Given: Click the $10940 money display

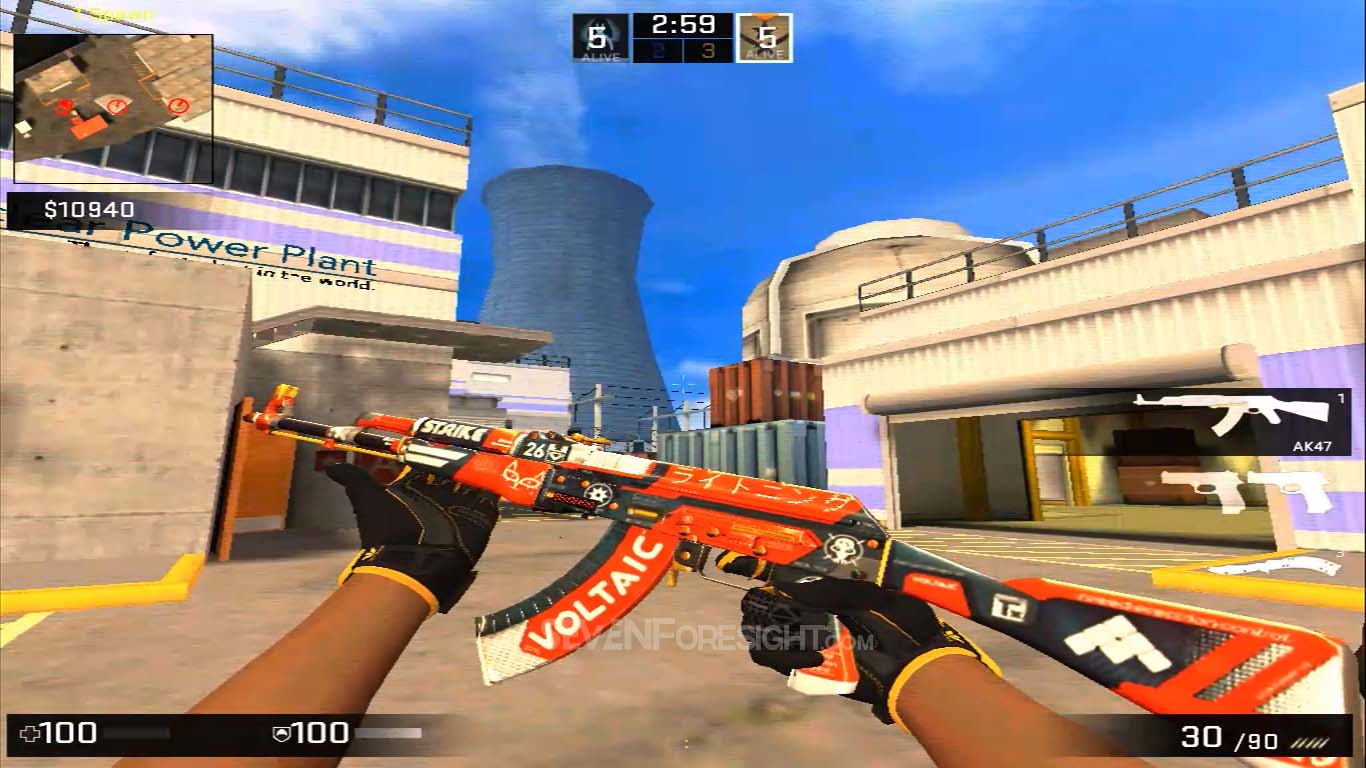Looking at the screenshot, I should [87, 210].
